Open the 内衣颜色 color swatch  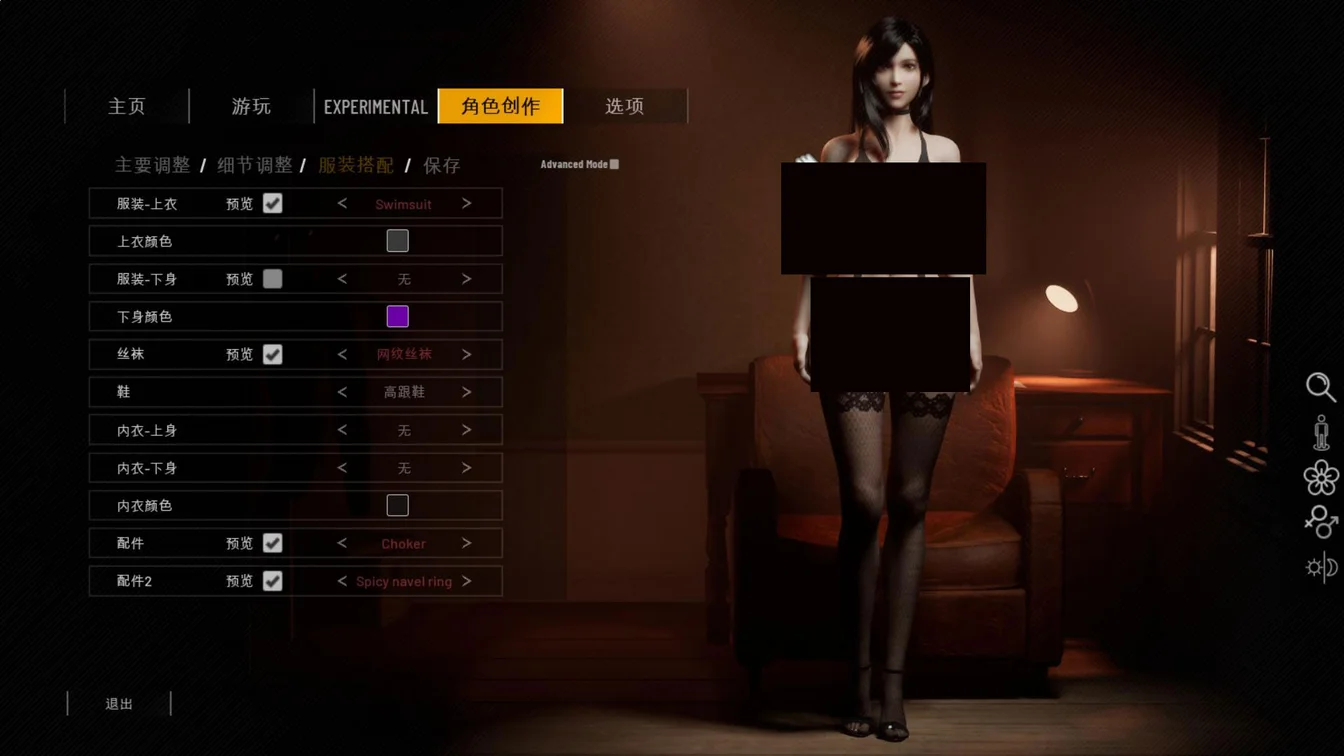click(x=397, y=505)
